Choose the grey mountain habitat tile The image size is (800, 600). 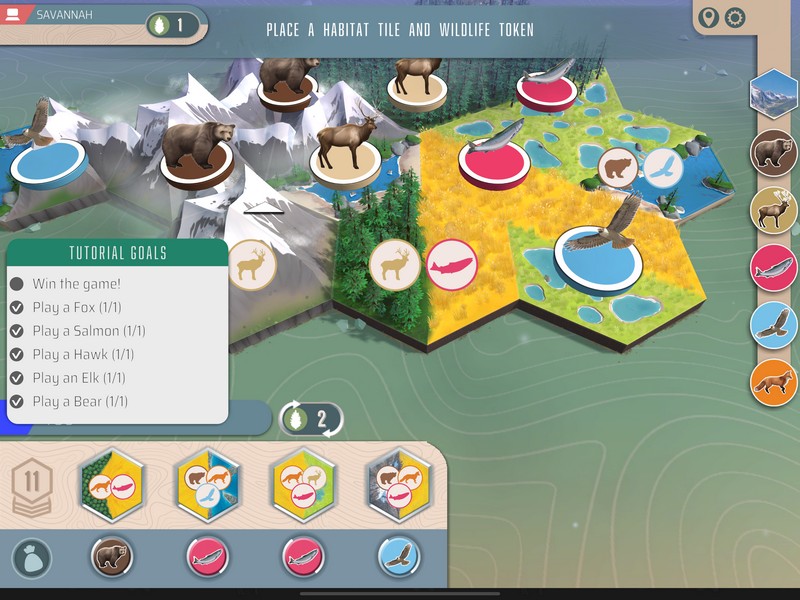click(x=398, y=485)
